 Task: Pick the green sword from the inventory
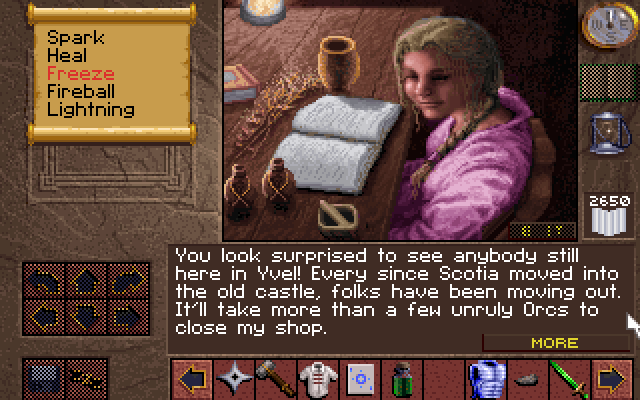coord(567,379)
